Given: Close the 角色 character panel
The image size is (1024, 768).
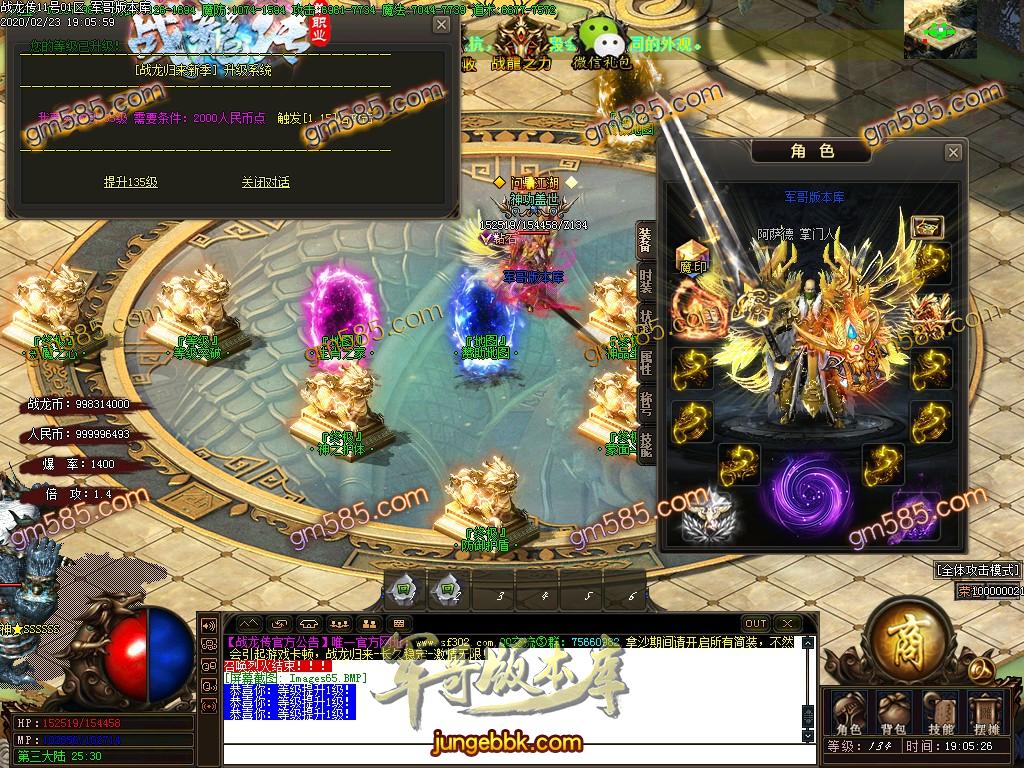Looking at the screenshot, I should click(x=953, y=152).
